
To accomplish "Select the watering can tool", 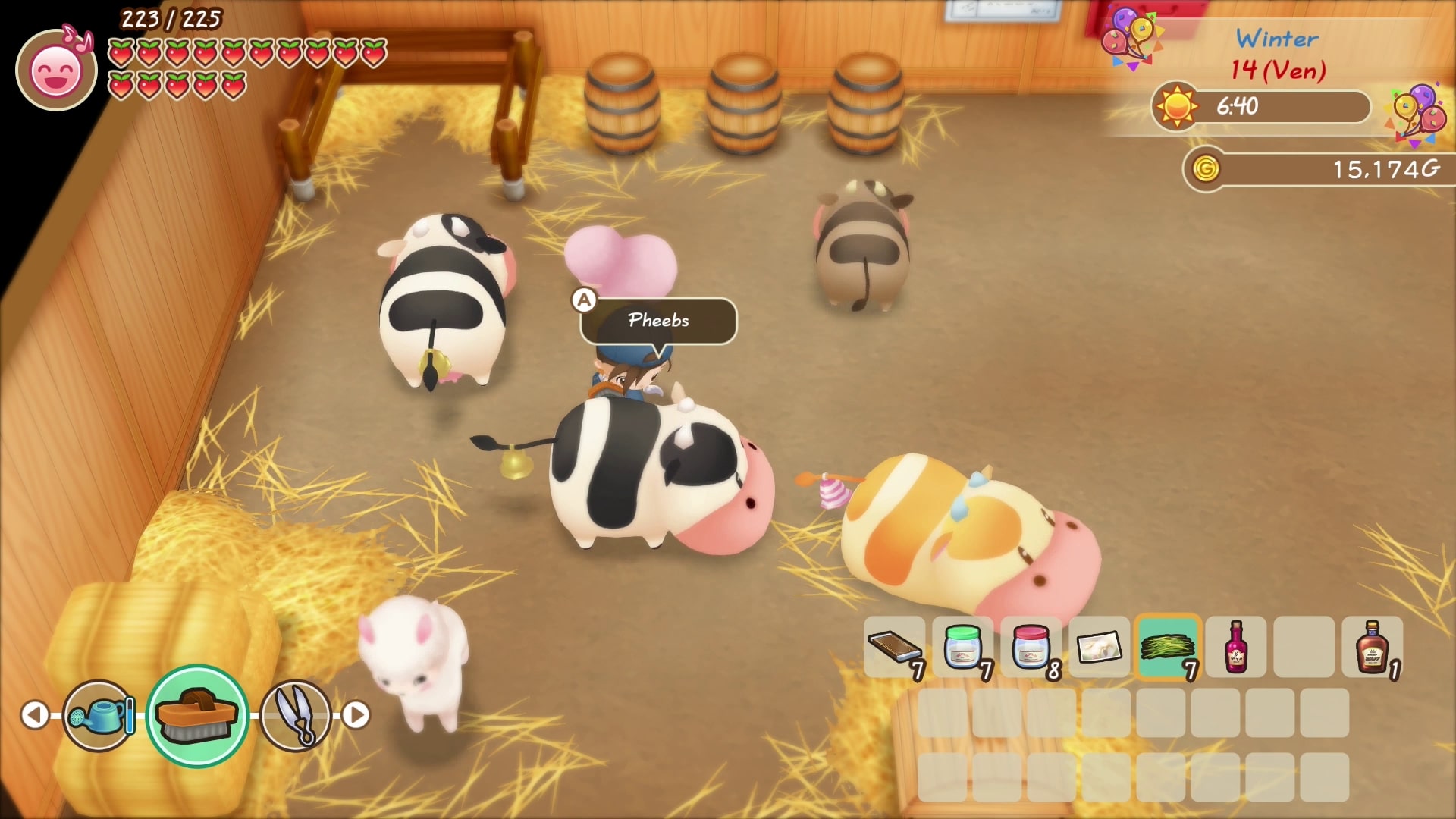I will (x=99, y=715).
